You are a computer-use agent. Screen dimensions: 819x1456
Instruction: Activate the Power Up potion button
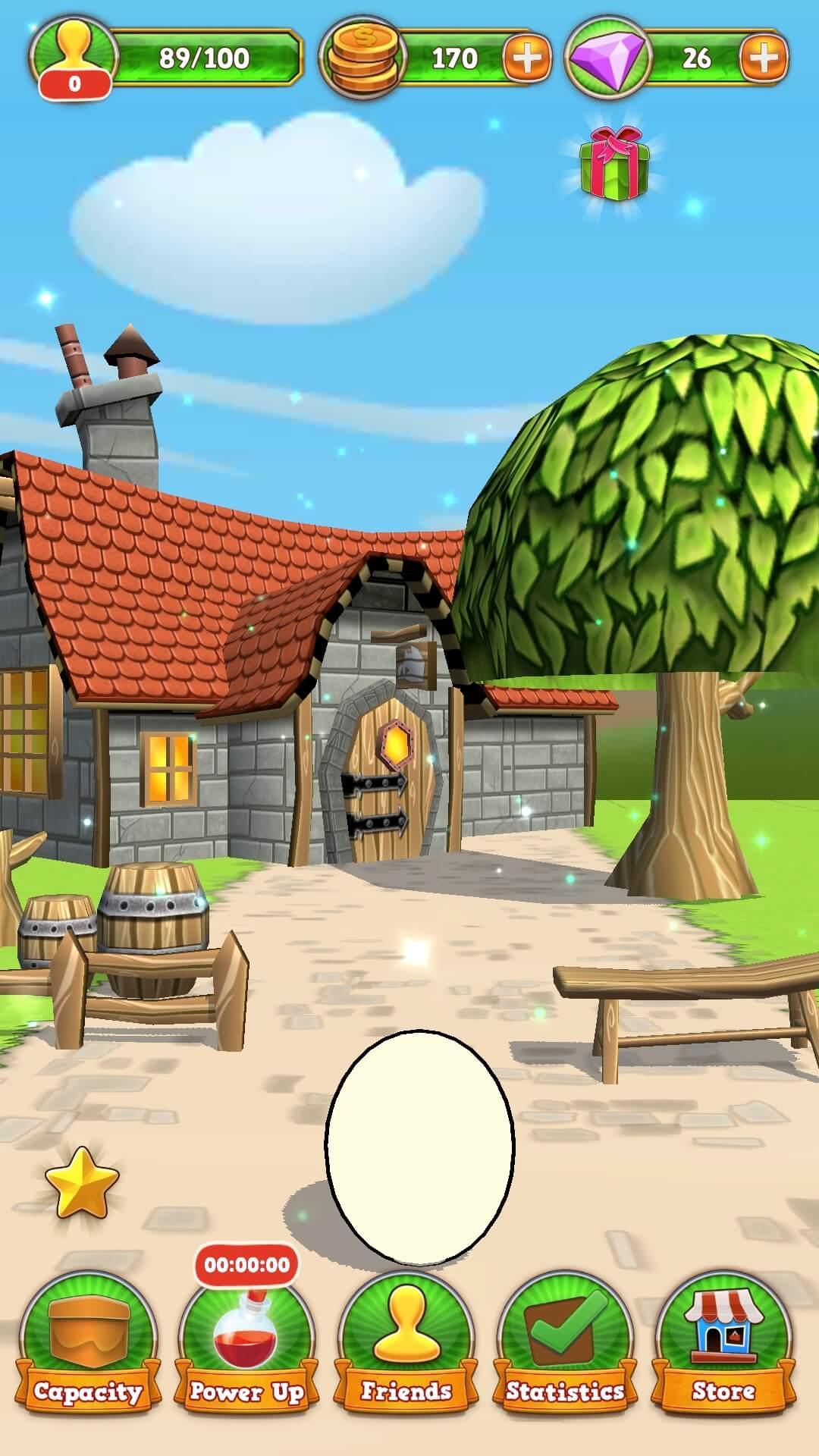247,1344
